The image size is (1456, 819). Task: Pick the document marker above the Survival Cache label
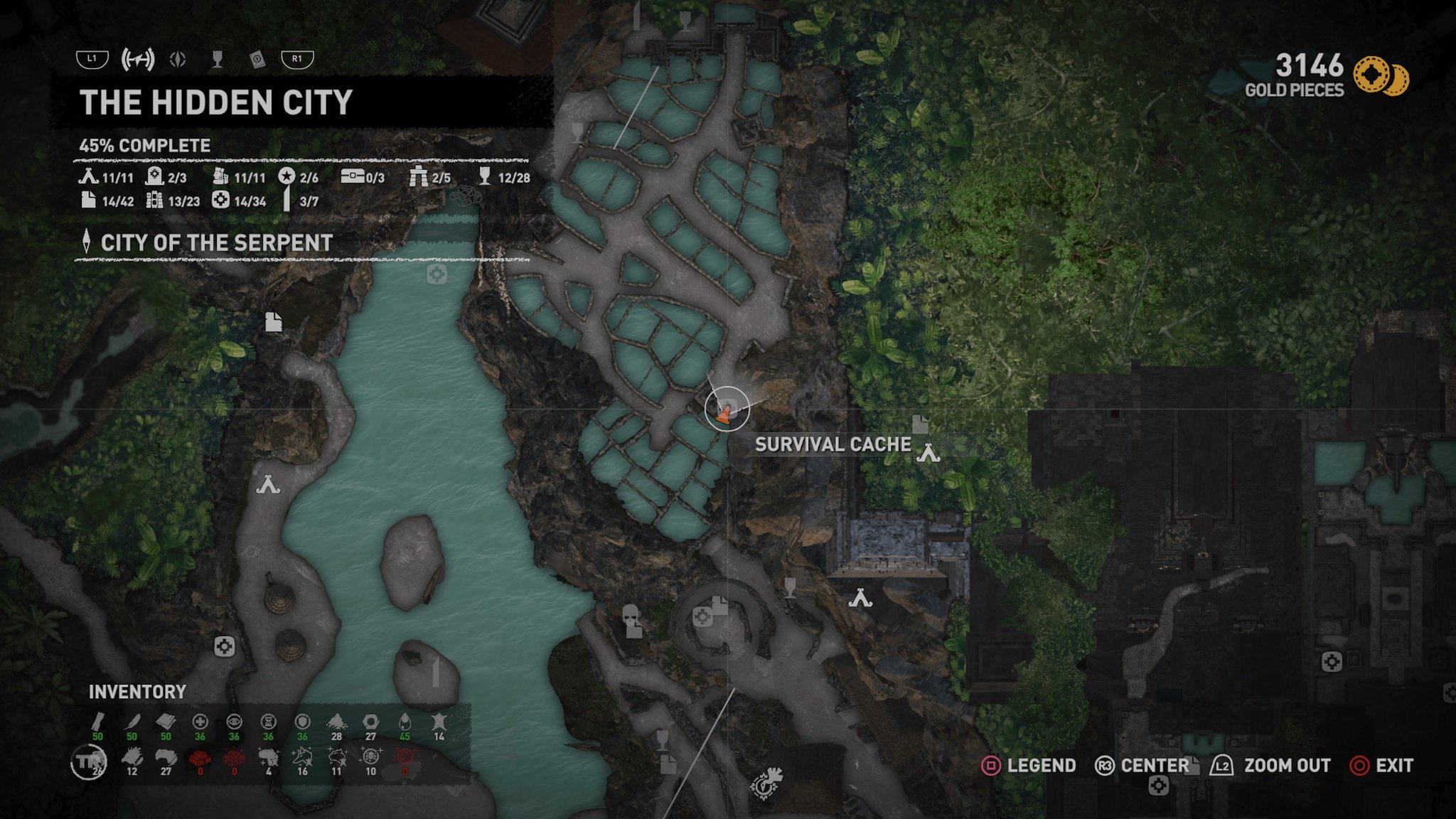(920, 424)
